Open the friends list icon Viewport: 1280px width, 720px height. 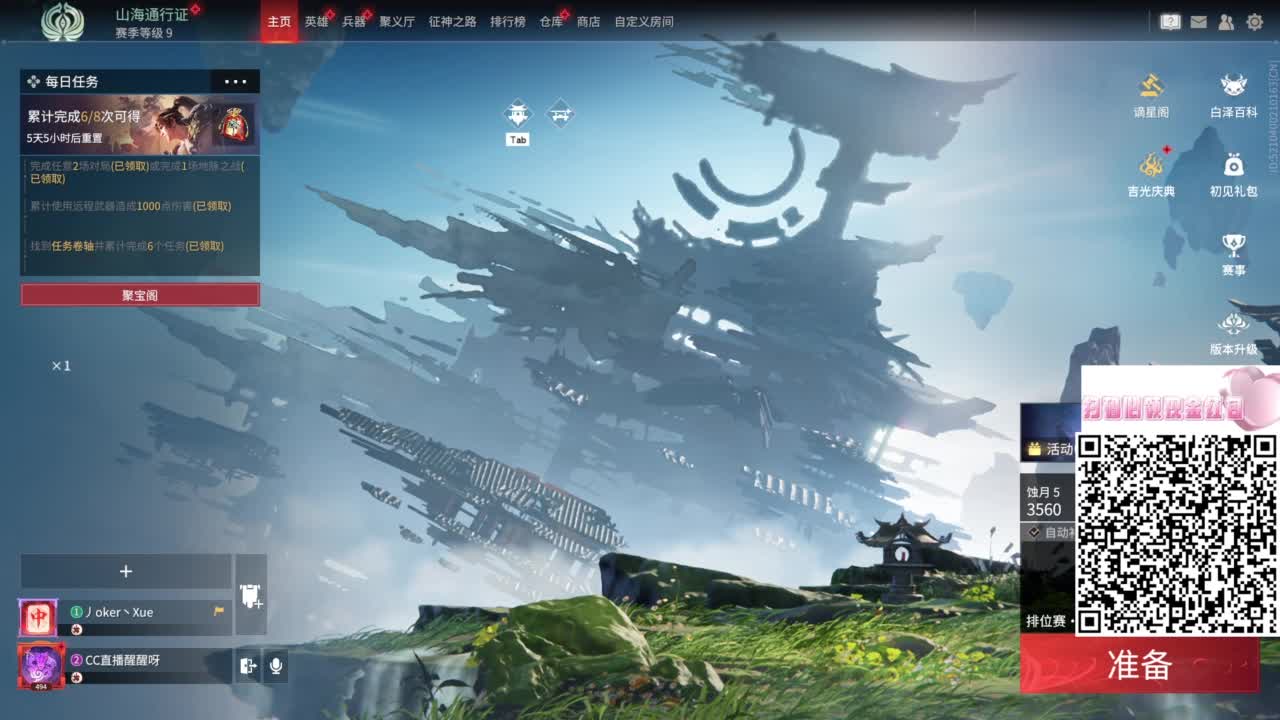pos(1225,20)
